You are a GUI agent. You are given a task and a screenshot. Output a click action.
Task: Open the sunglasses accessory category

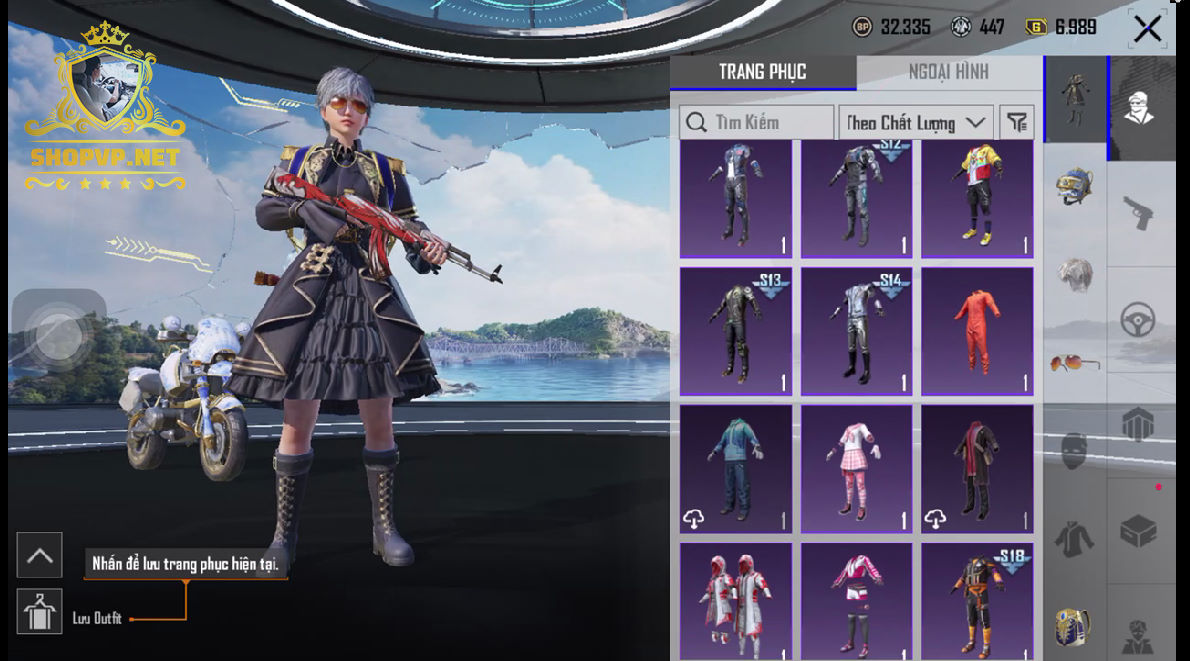point(1075,362)
